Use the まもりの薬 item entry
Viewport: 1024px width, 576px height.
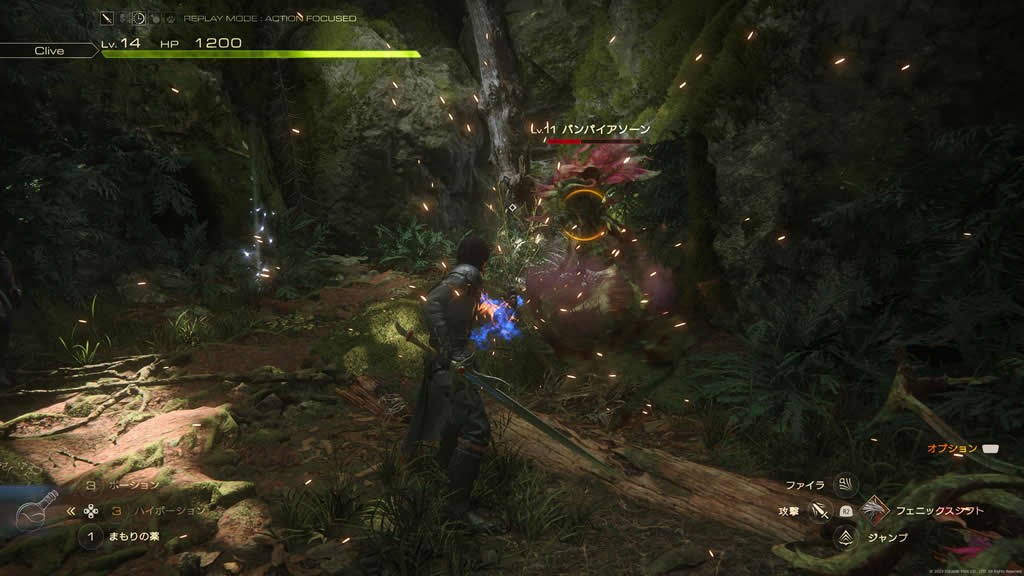(135, 538)
